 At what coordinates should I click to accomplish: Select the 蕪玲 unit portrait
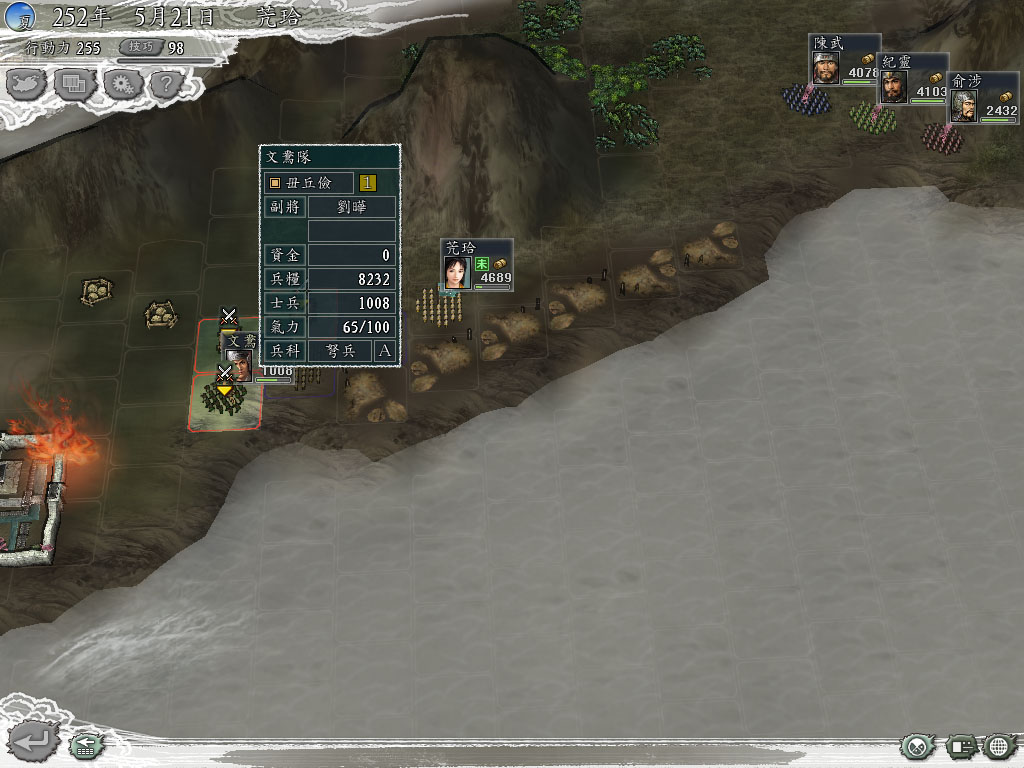coord(458,272)
